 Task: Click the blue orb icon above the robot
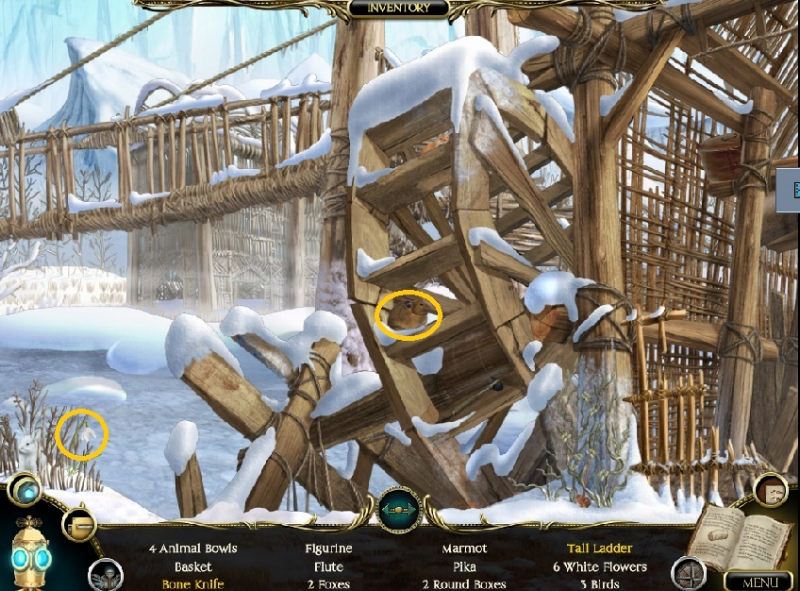24,491
